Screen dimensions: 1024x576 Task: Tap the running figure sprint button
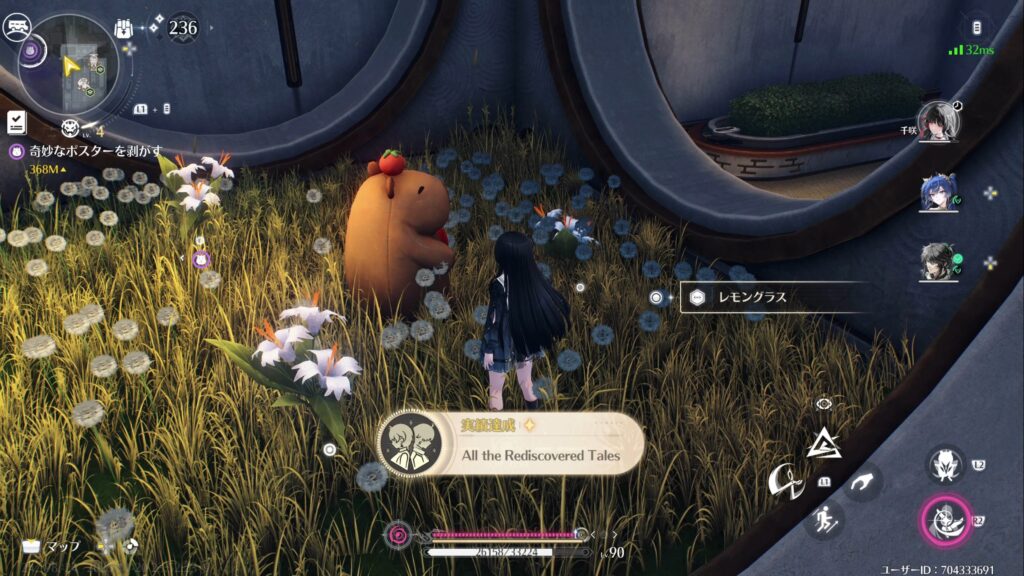point(824,518)
